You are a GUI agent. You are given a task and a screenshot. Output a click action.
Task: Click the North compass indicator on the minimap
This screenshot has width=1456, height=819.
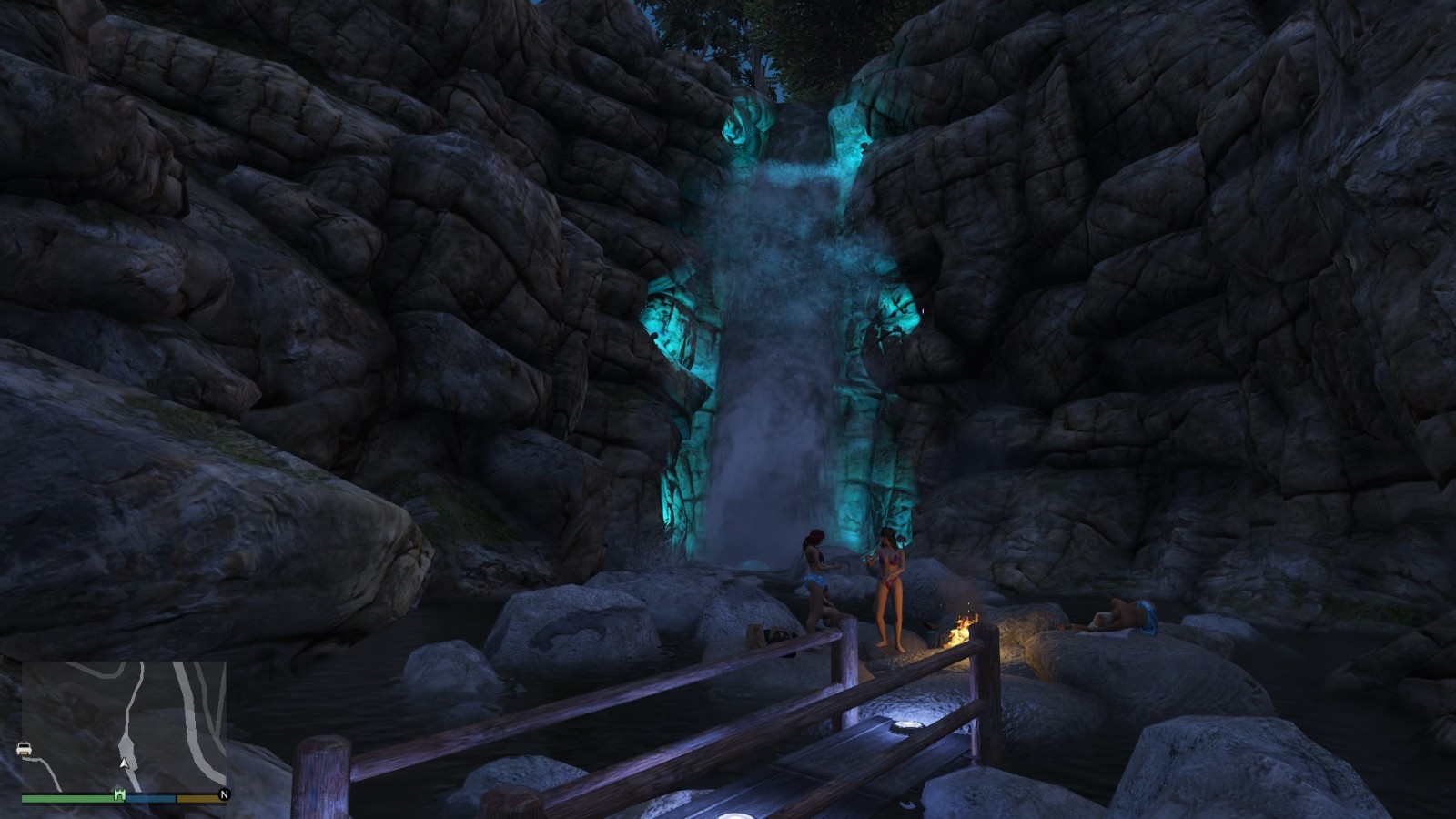[224, 794]
